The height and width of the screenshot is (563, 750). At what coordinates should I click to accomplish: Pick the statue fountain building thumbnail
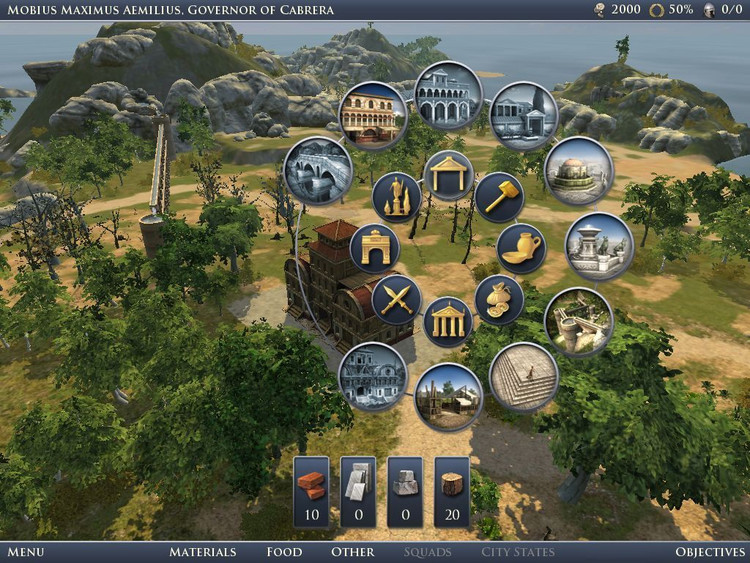click(599, 246)
